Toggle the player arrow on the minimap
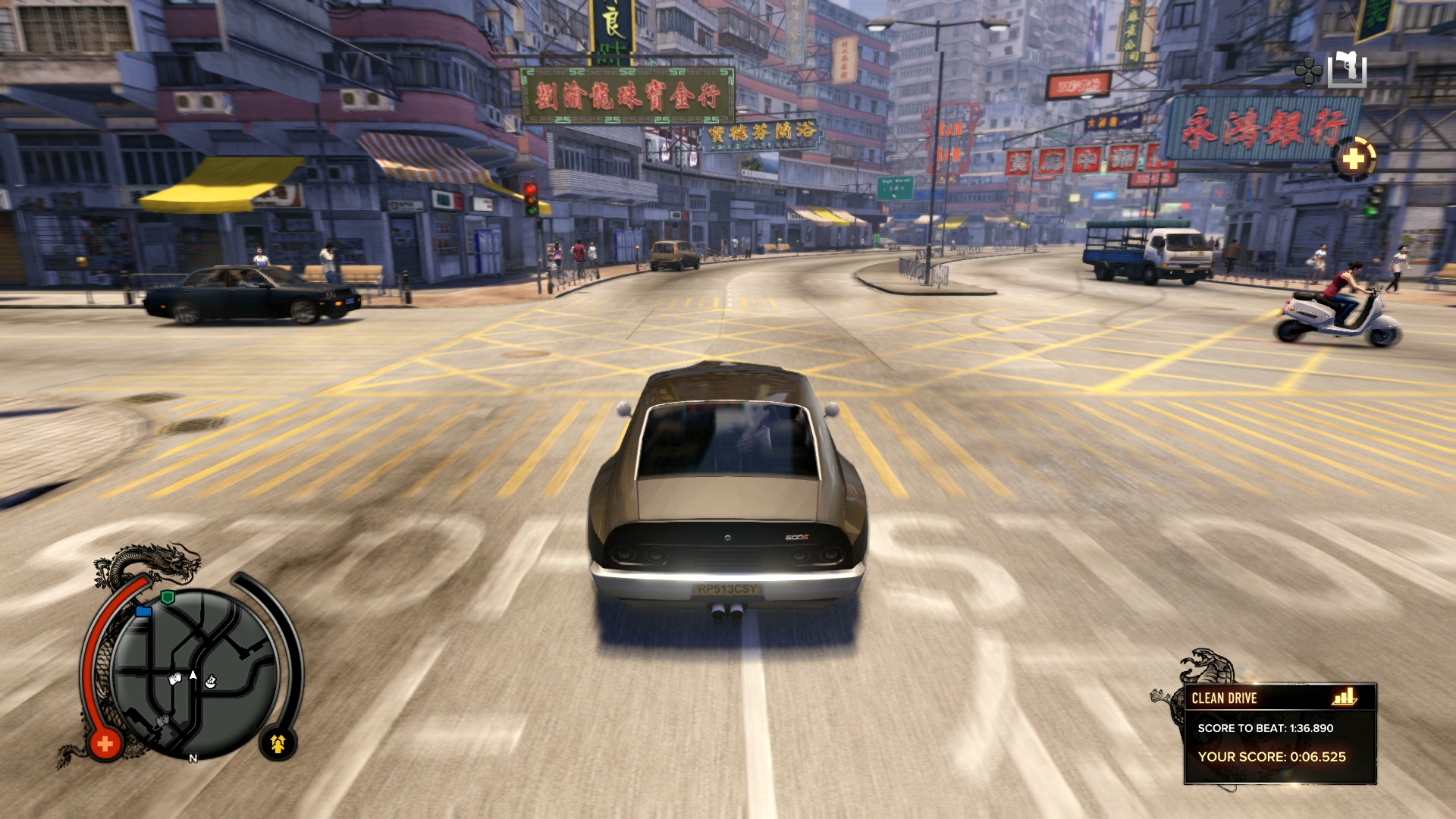 tap(193, 673)
